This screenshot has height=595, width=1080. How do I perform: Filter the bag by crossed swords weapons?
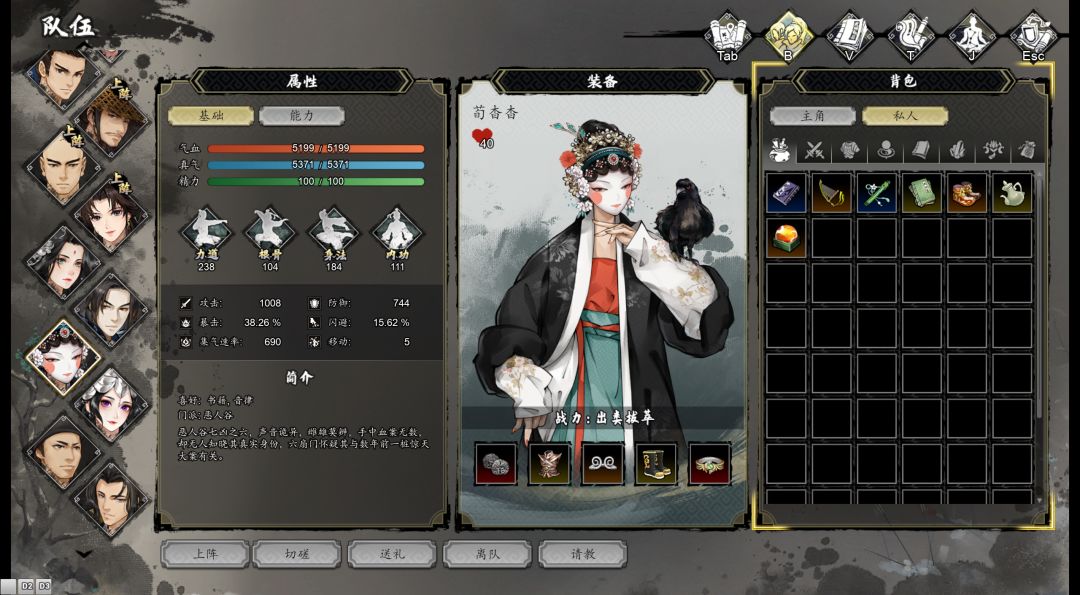[x=816, y=151]
